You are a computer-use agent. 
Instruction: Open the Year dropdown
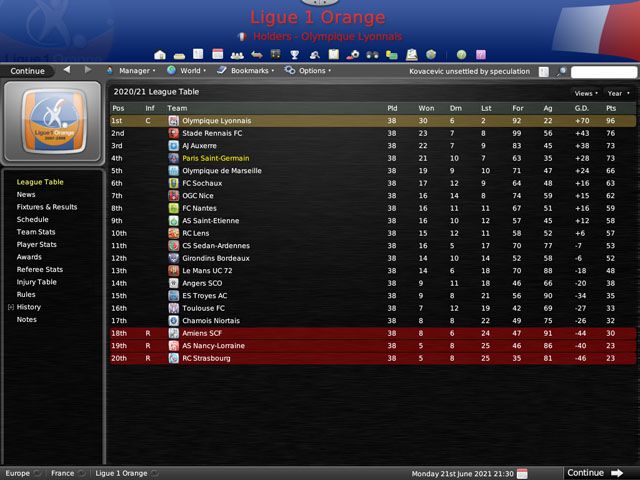(617, 93)
